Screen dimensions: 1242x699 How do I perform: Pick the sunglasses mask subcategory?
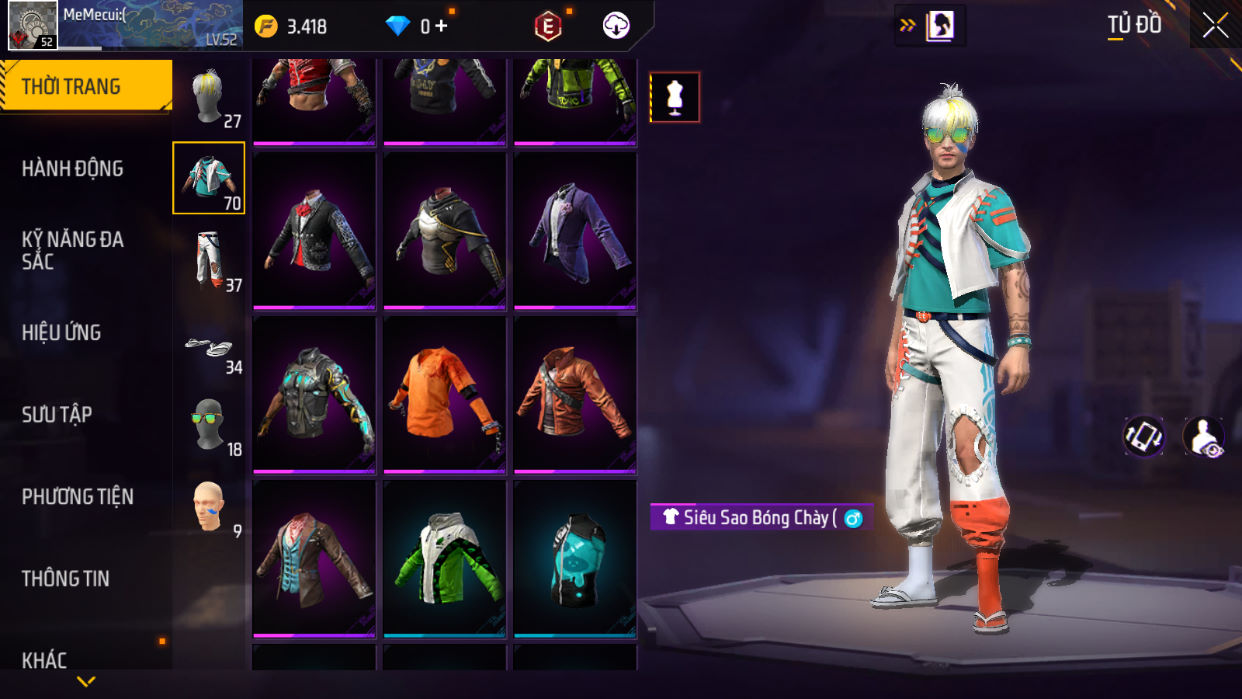tap(208, 426)
